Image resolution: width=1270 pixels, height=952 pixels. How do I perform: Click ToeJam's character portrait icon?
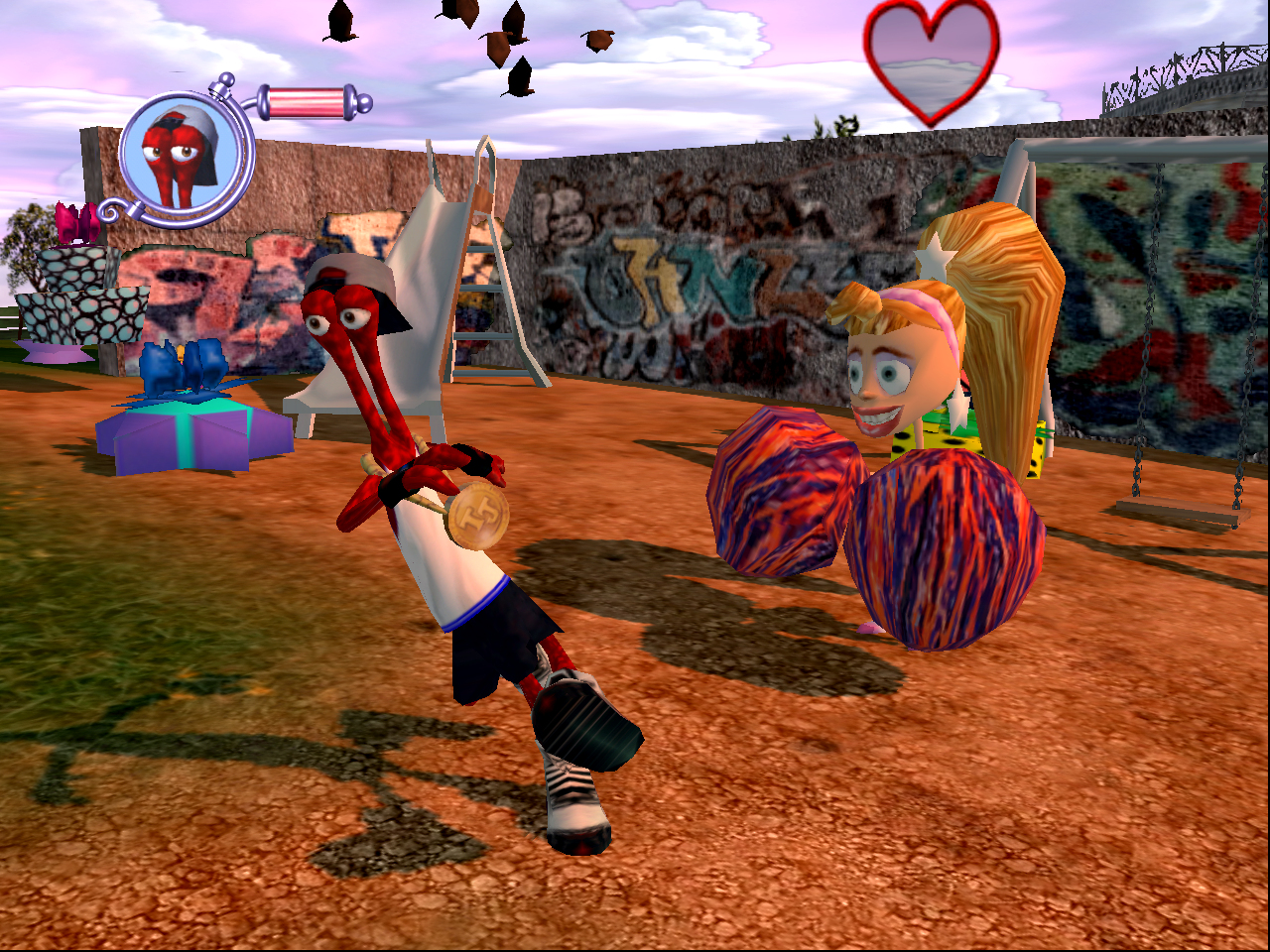tap(187, 155)
